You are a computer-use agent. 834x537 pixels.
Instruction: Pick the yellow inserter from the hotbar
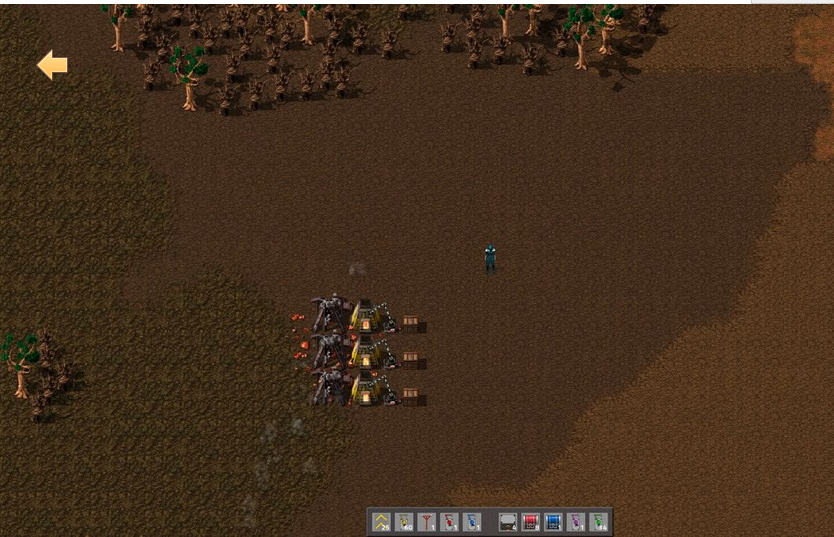[x=404, y=521]
